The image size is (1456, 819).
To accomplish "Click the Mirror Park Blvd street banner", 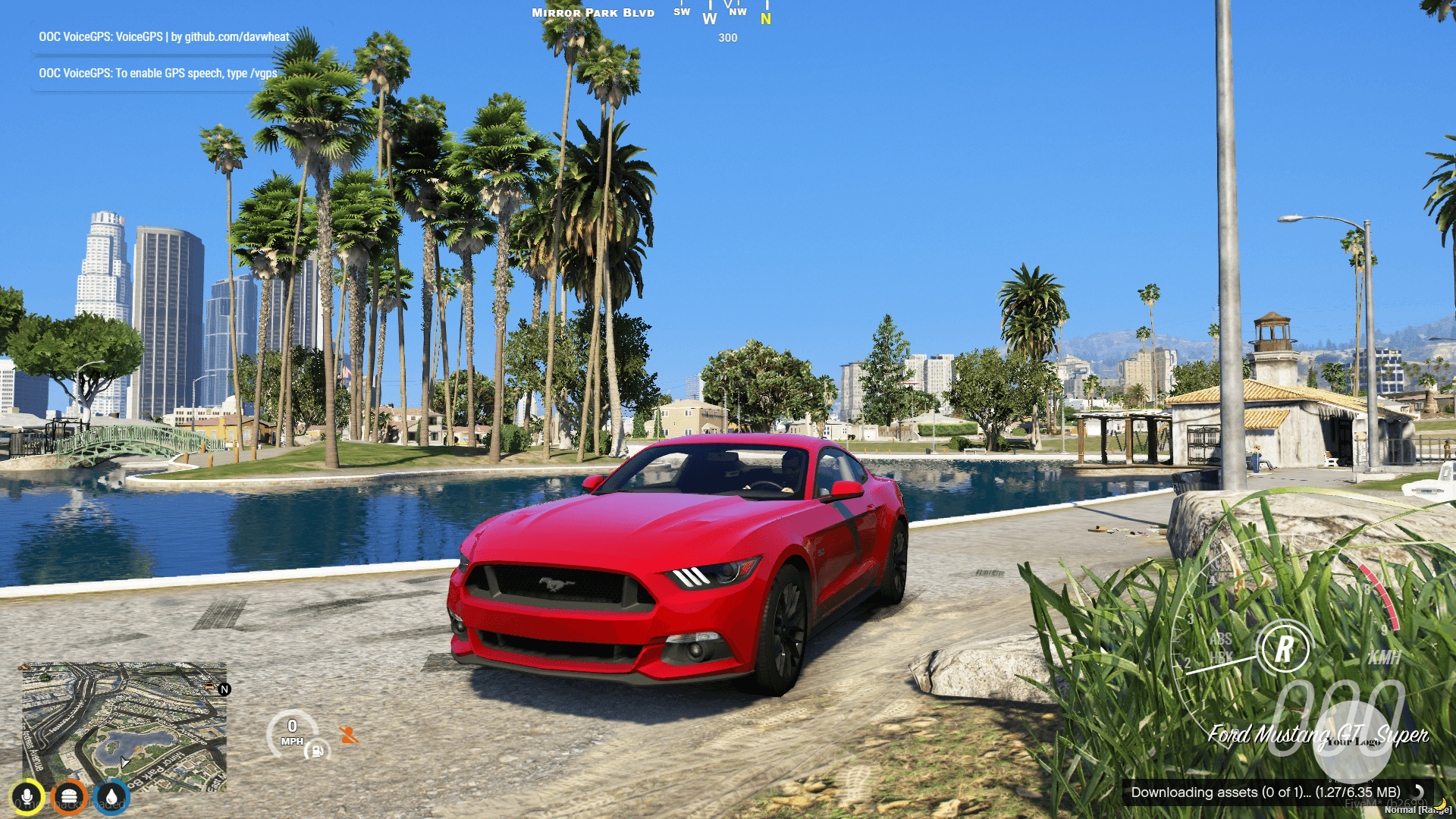I will 591,12.
